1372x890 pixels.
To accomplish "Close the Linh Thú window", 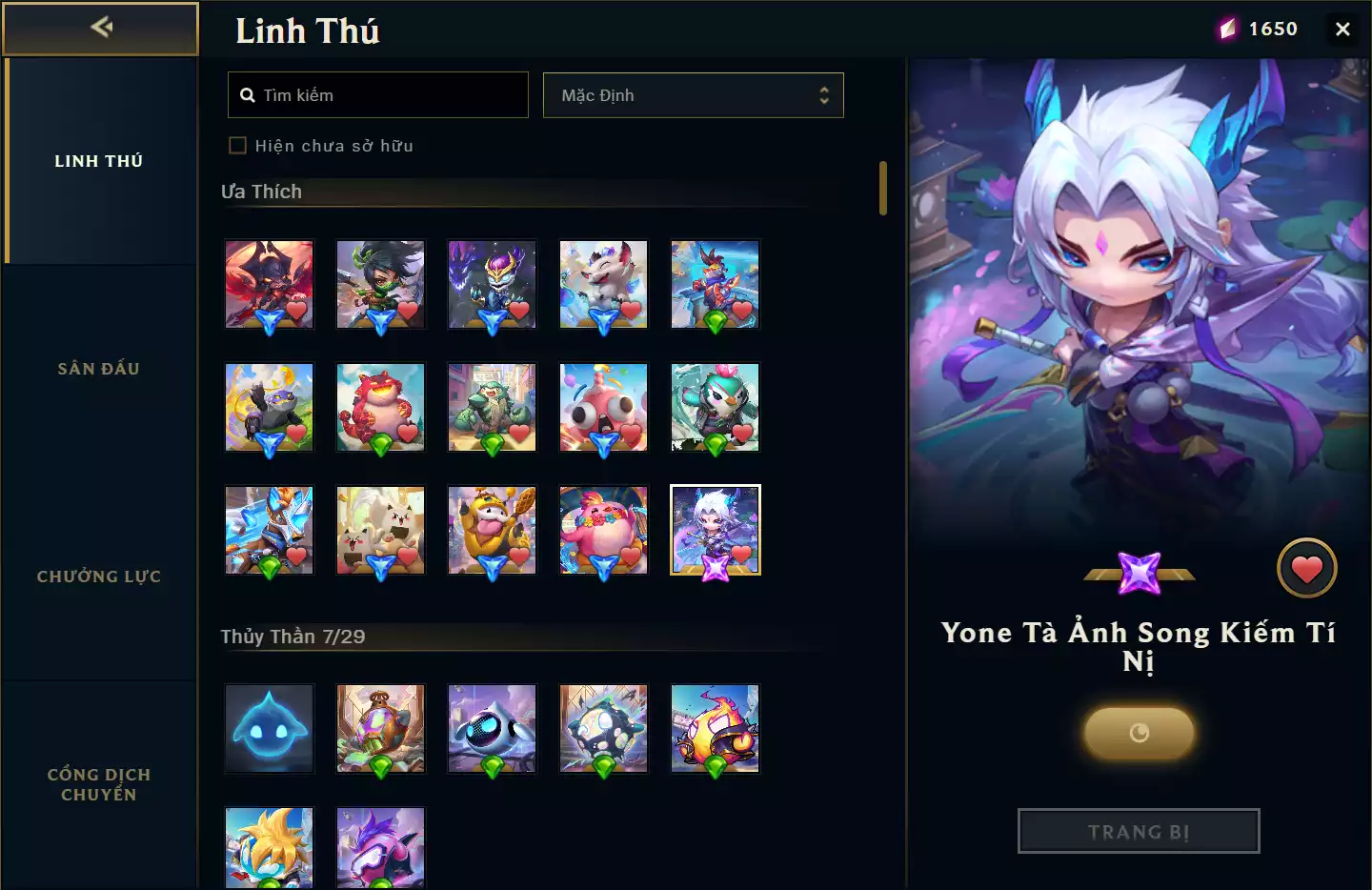I will pyautogui.click(x=1342, y=29).
